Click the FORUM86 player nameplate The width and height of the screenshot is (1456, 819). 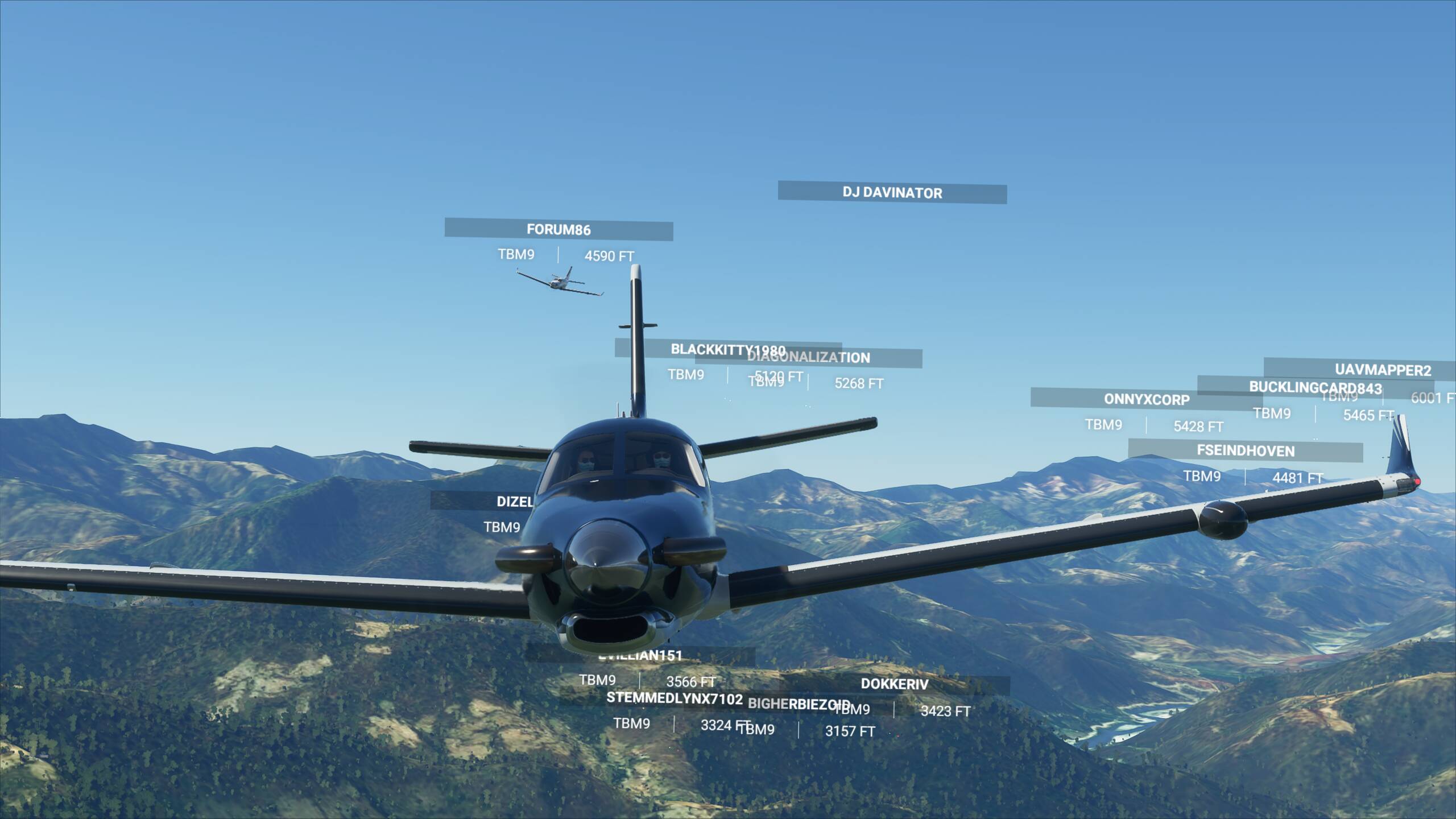(559, 230)
